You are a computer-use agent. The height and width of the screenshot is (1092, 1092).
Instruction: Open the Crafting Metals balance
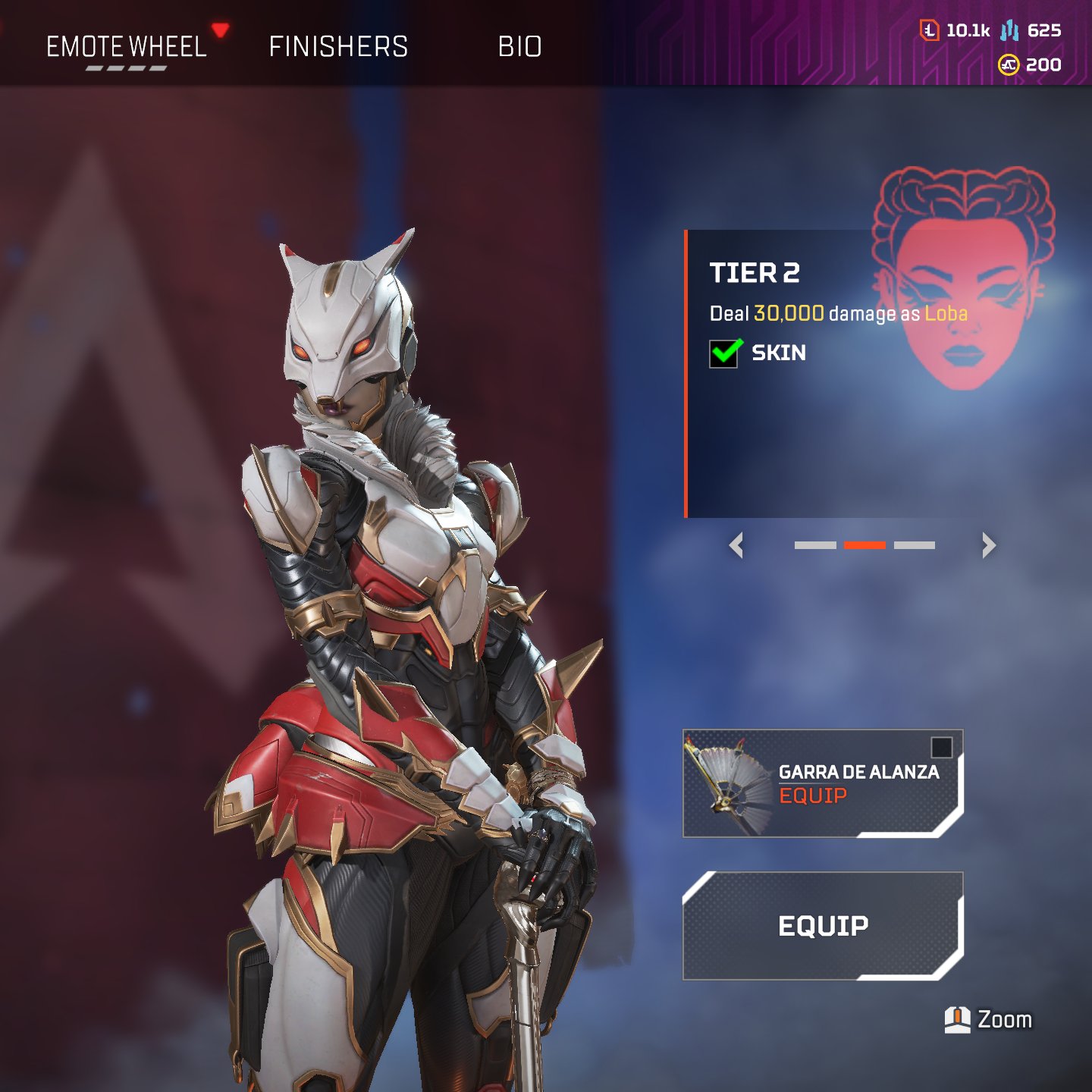click(1031, 30)
